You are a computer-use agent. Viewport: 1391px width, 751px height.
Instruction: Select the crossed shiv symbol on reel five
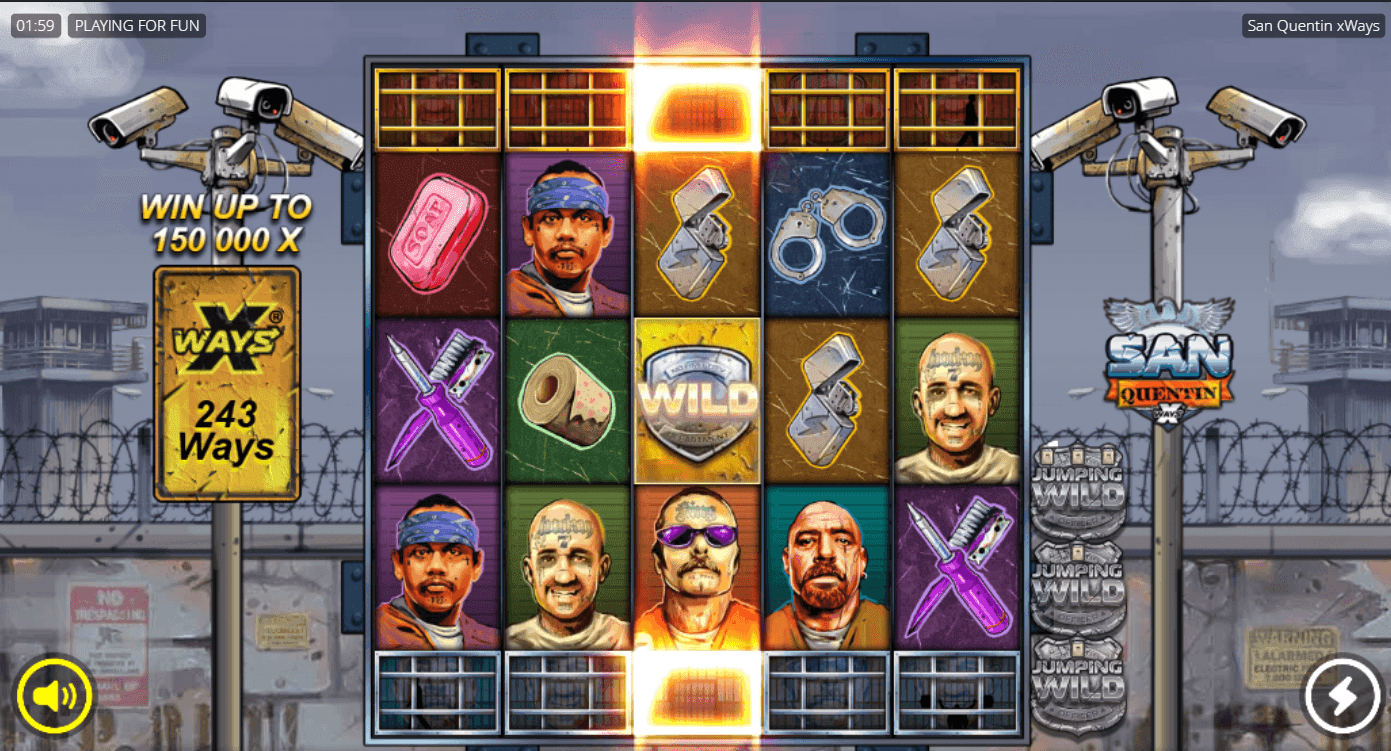click(x=957, y=560)
